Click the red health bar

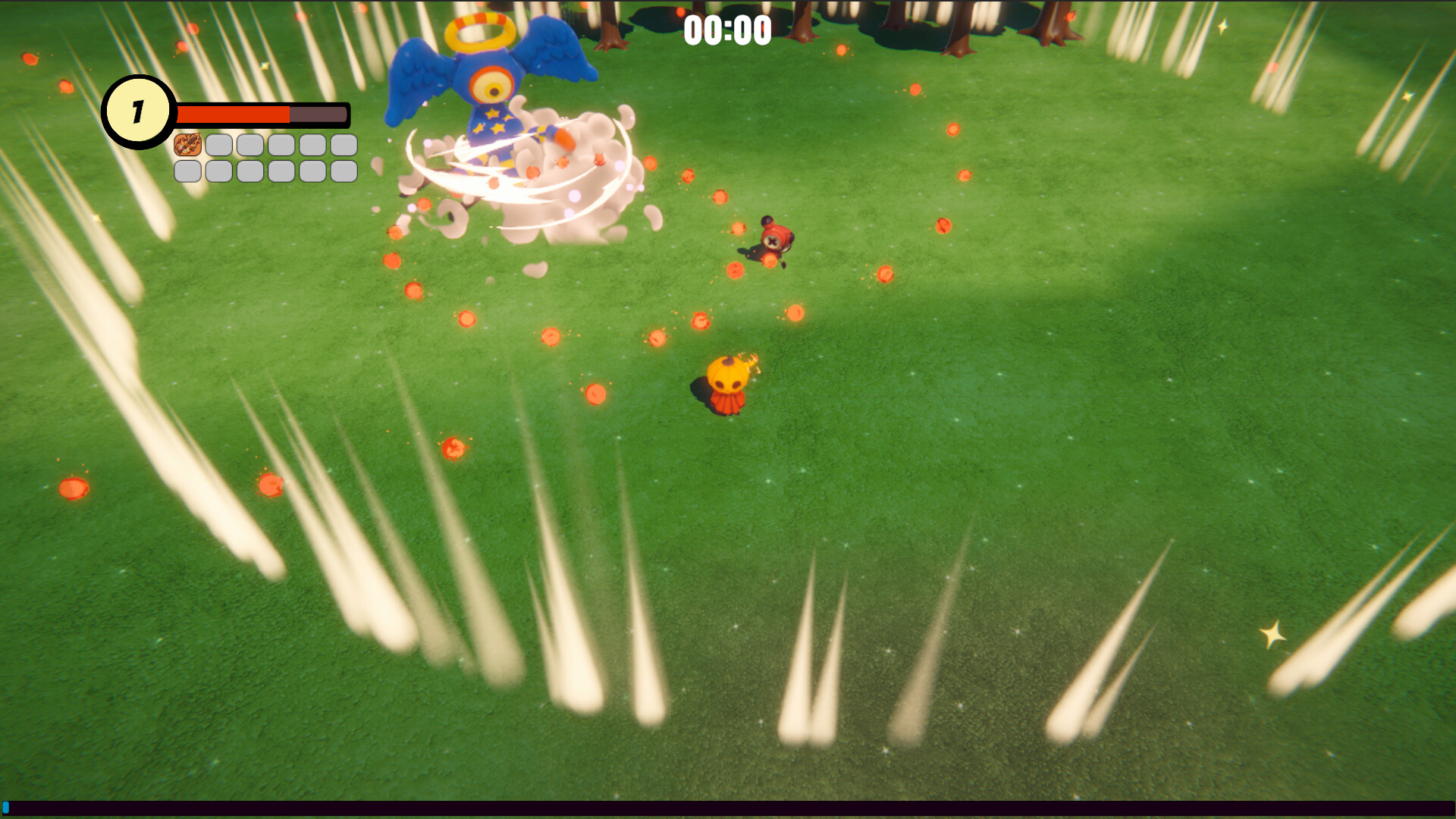(235, 114)
